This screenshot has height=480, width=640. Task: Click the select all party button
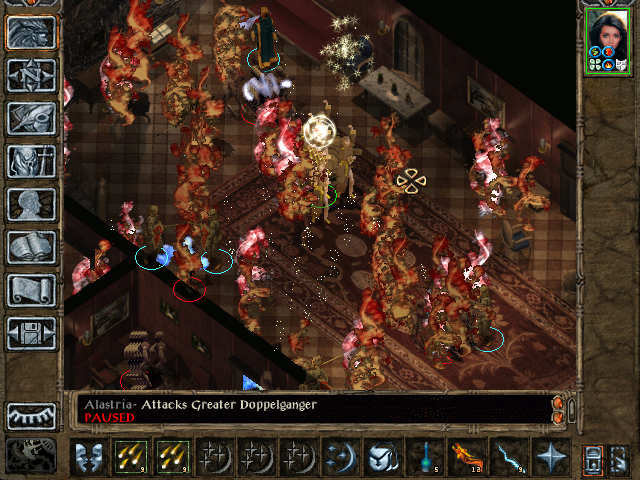592,457
